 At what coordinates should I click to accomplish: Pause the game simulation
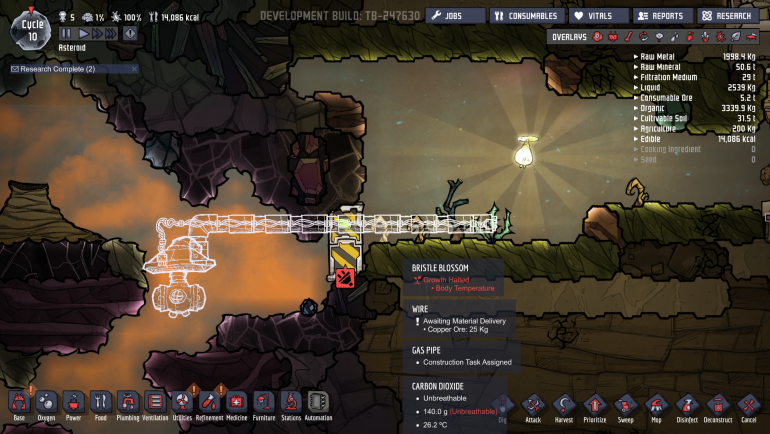click(67, 33)
